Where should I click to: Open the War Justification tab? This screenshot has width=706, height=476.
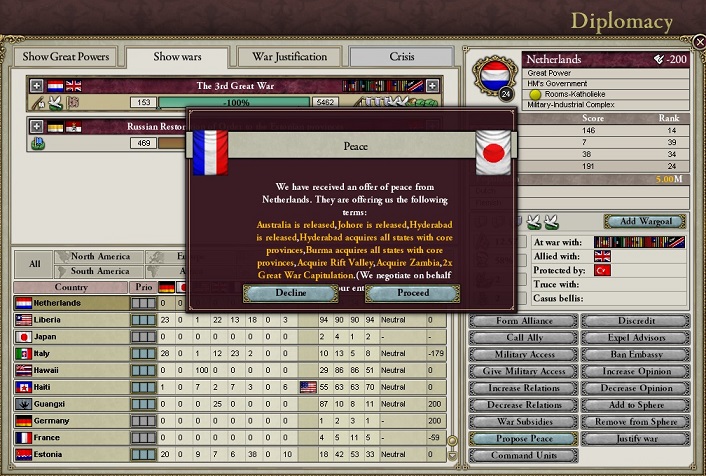point(289,57)
